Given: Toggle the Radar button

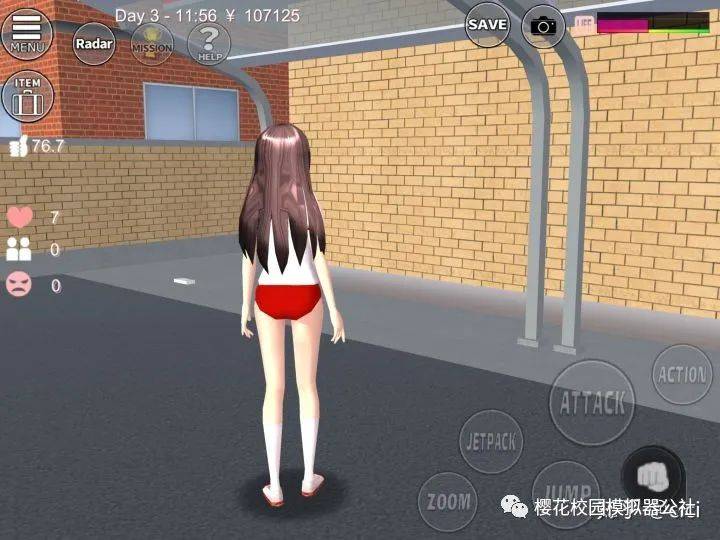Looking at the screenshot, I should pos(94,43).
